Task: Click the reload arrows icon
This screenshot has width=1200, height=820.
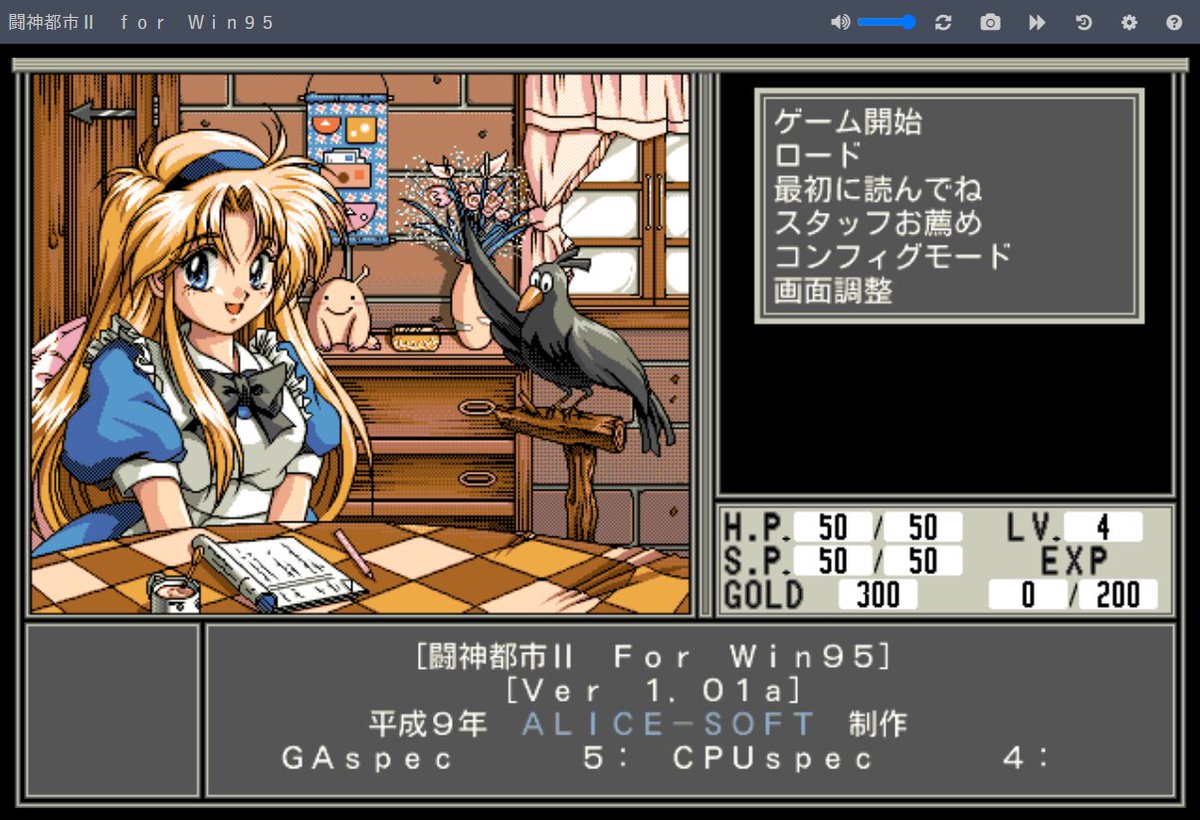Action: pyautogui.click(x=943, y=22)
